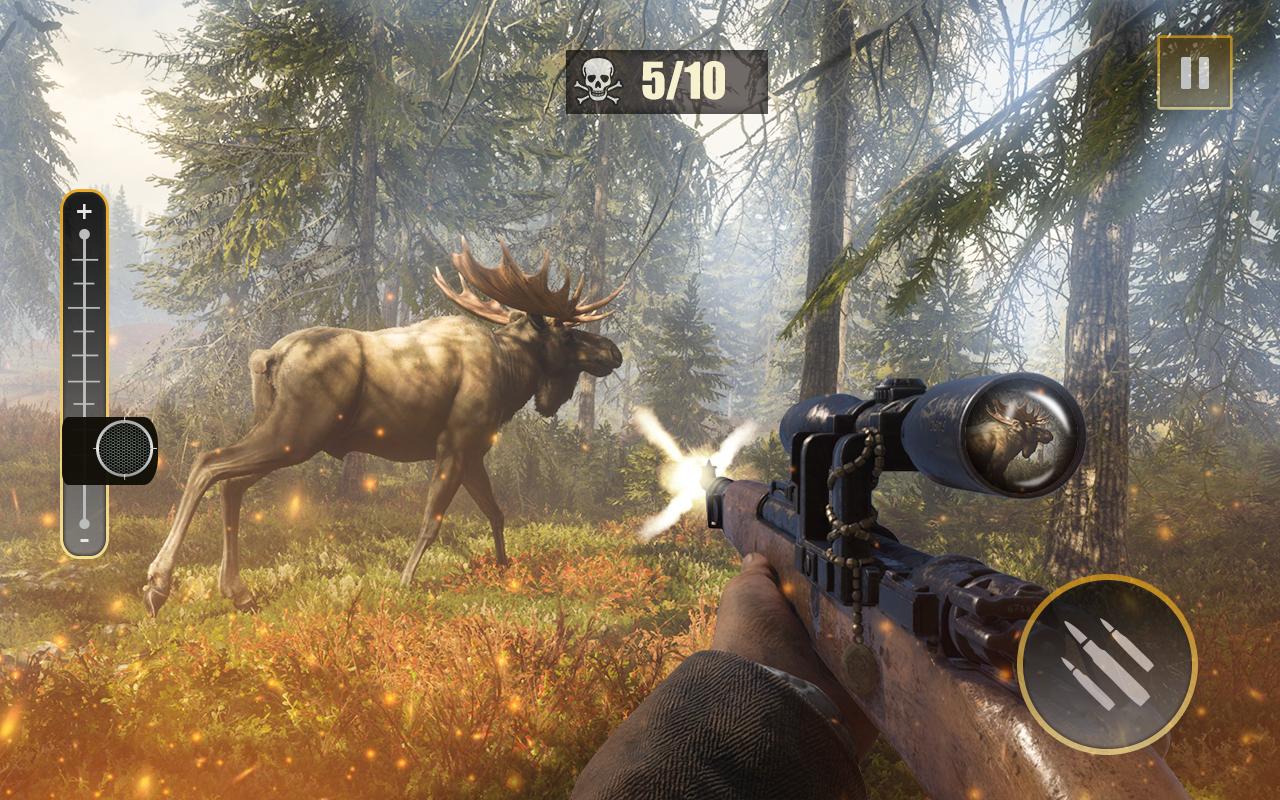Tap the plus icon above the zoom slider
The image size is (1280, 800).
pyautogui.click(x=82, y=212)
